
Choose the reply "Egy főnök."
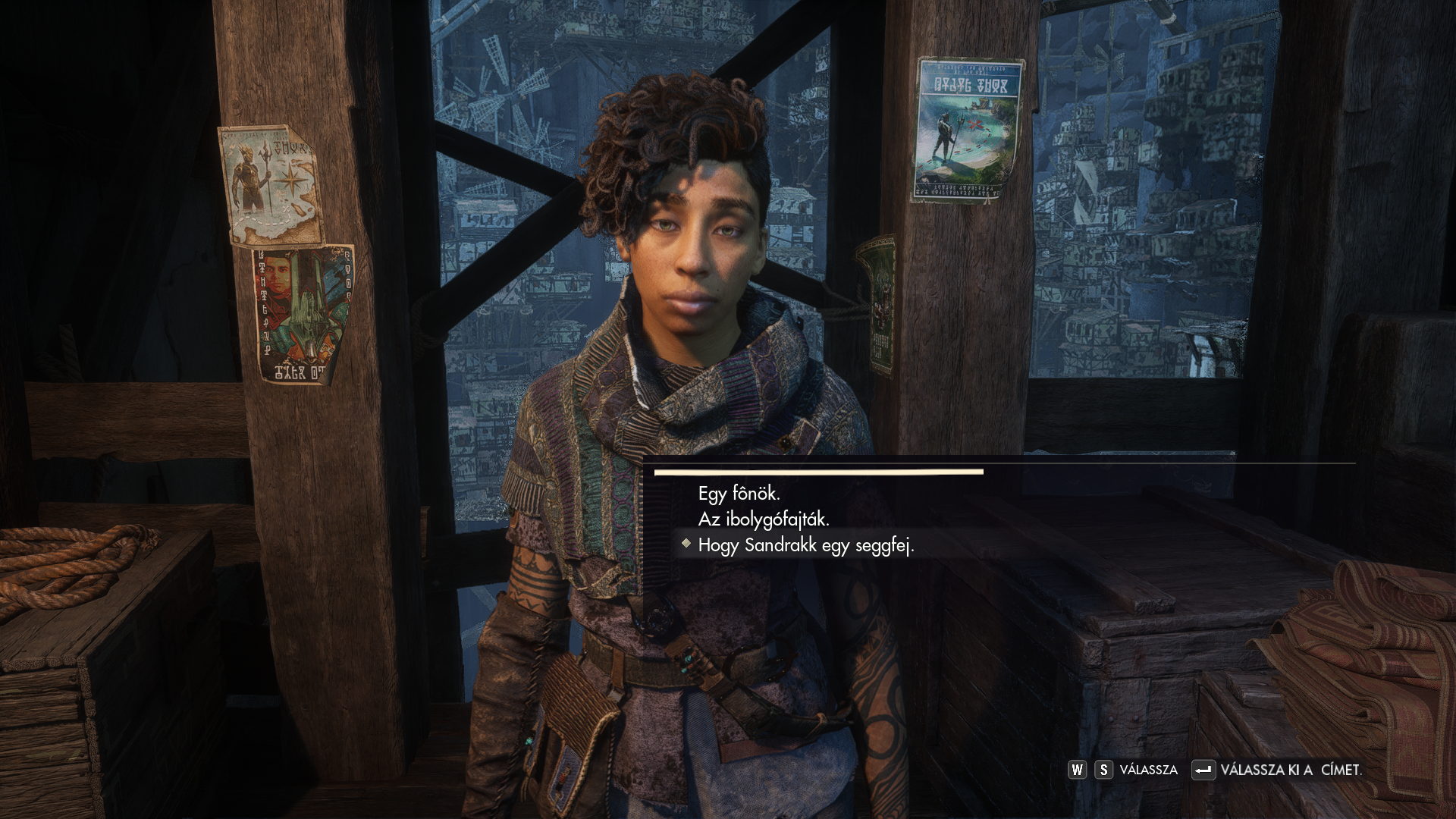coord(739,494)
